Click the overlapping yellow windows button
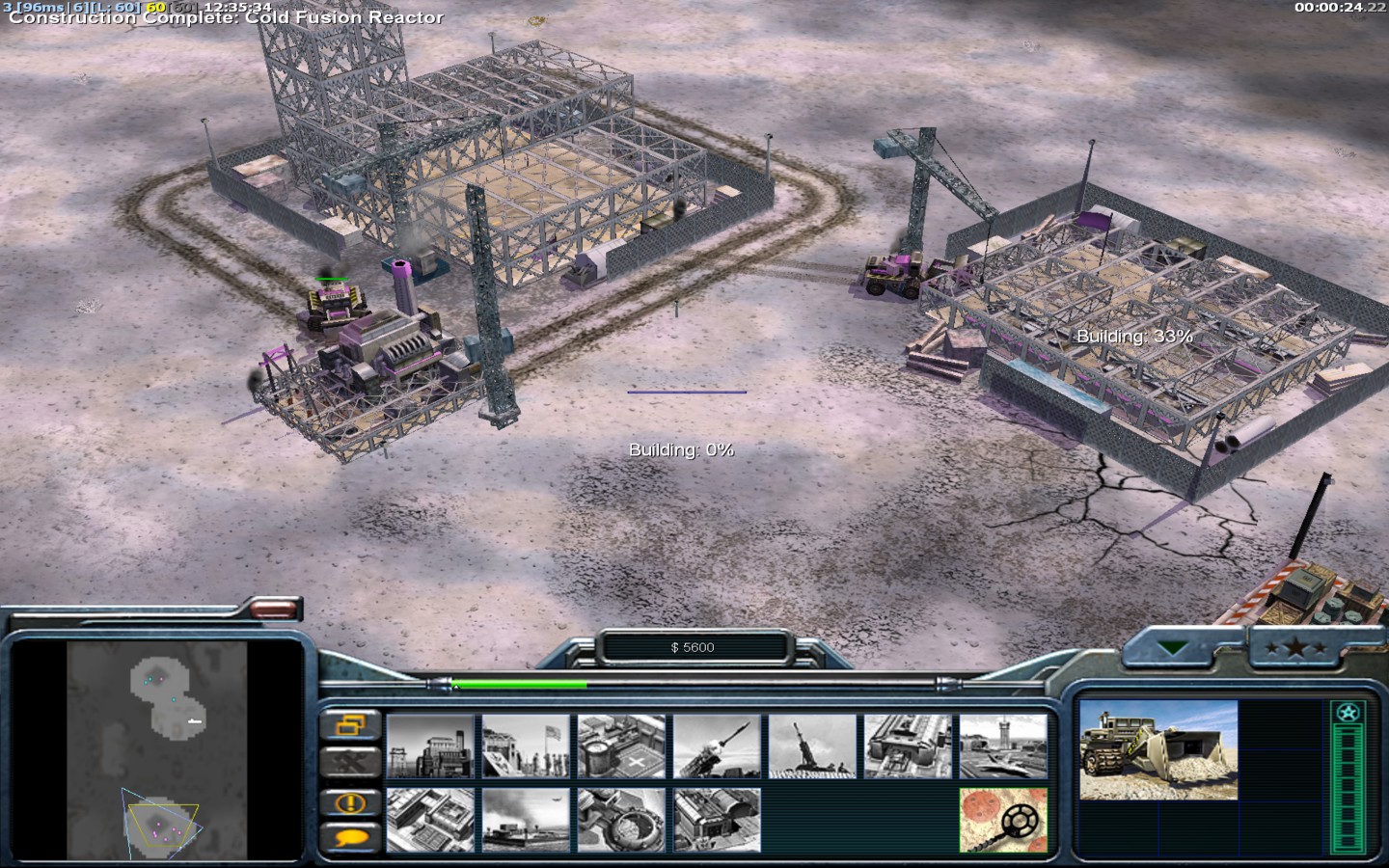The width and height of the screenshot is (1389, 868). click(x=349, y=725)
